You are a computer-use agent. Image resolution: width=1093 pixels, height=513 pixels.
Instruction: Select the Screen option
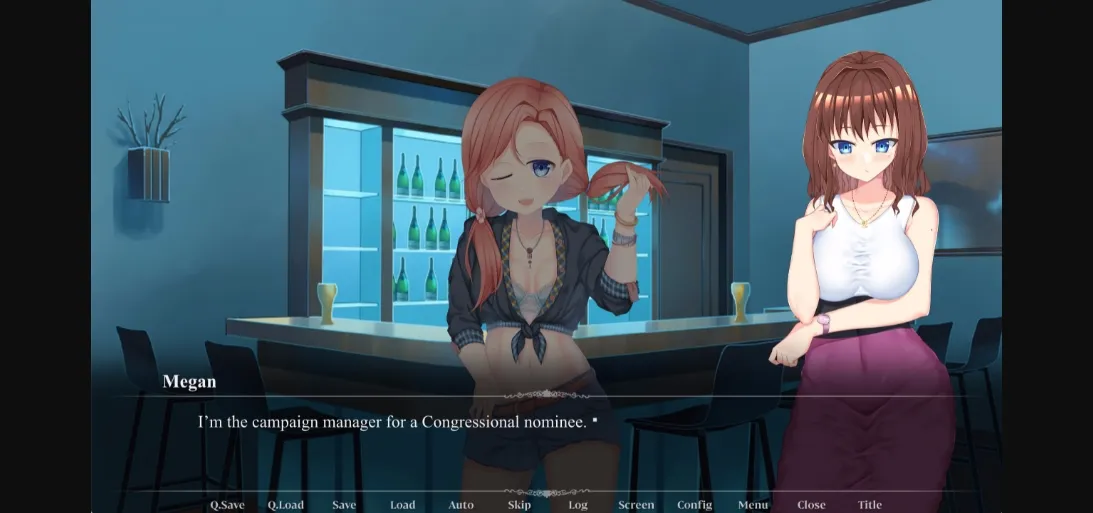[636, 505]
